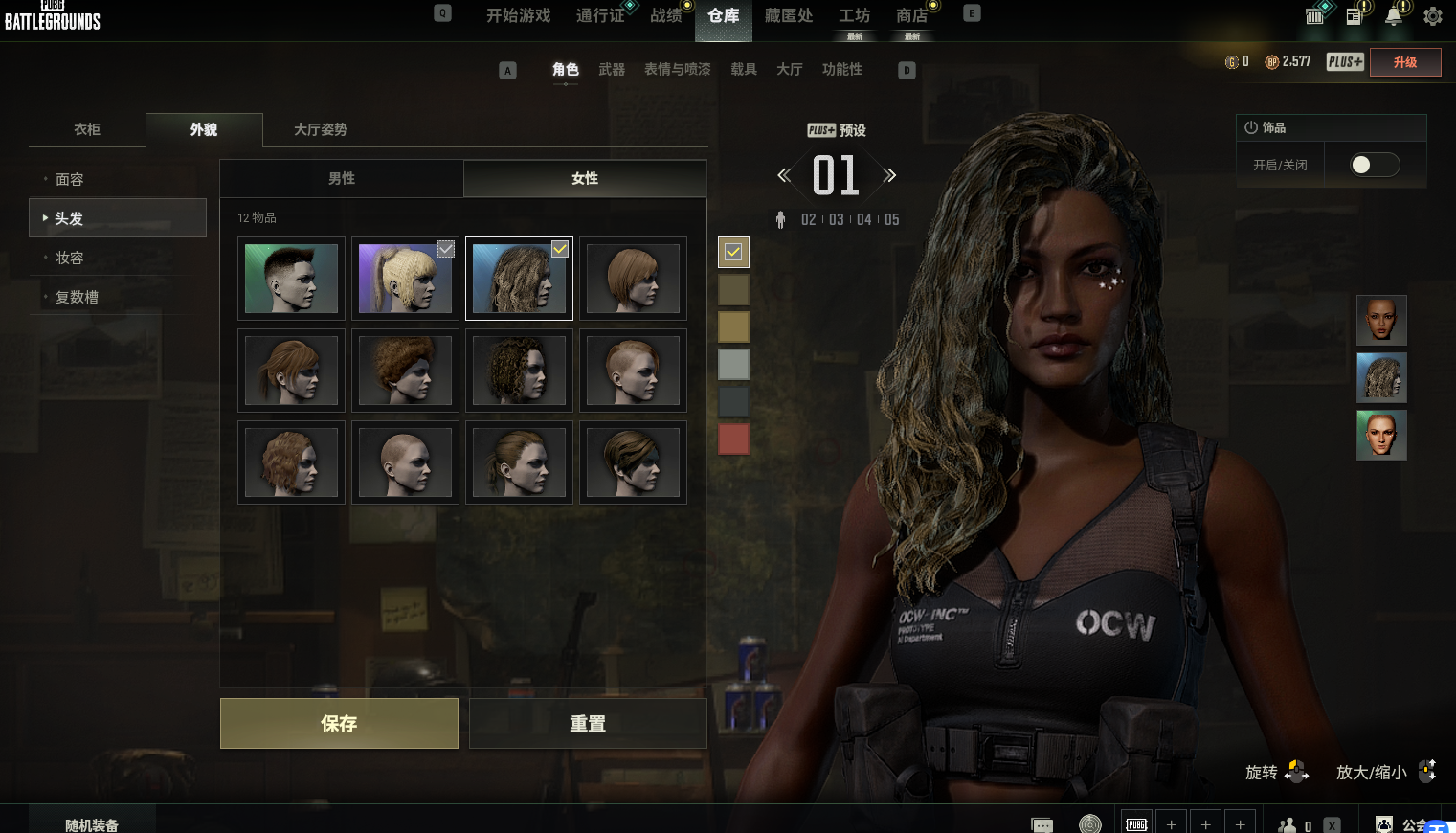Toggle the 饰品 accessories switch
Viewport: 1456px width, 833px height.
(1374, 165)
